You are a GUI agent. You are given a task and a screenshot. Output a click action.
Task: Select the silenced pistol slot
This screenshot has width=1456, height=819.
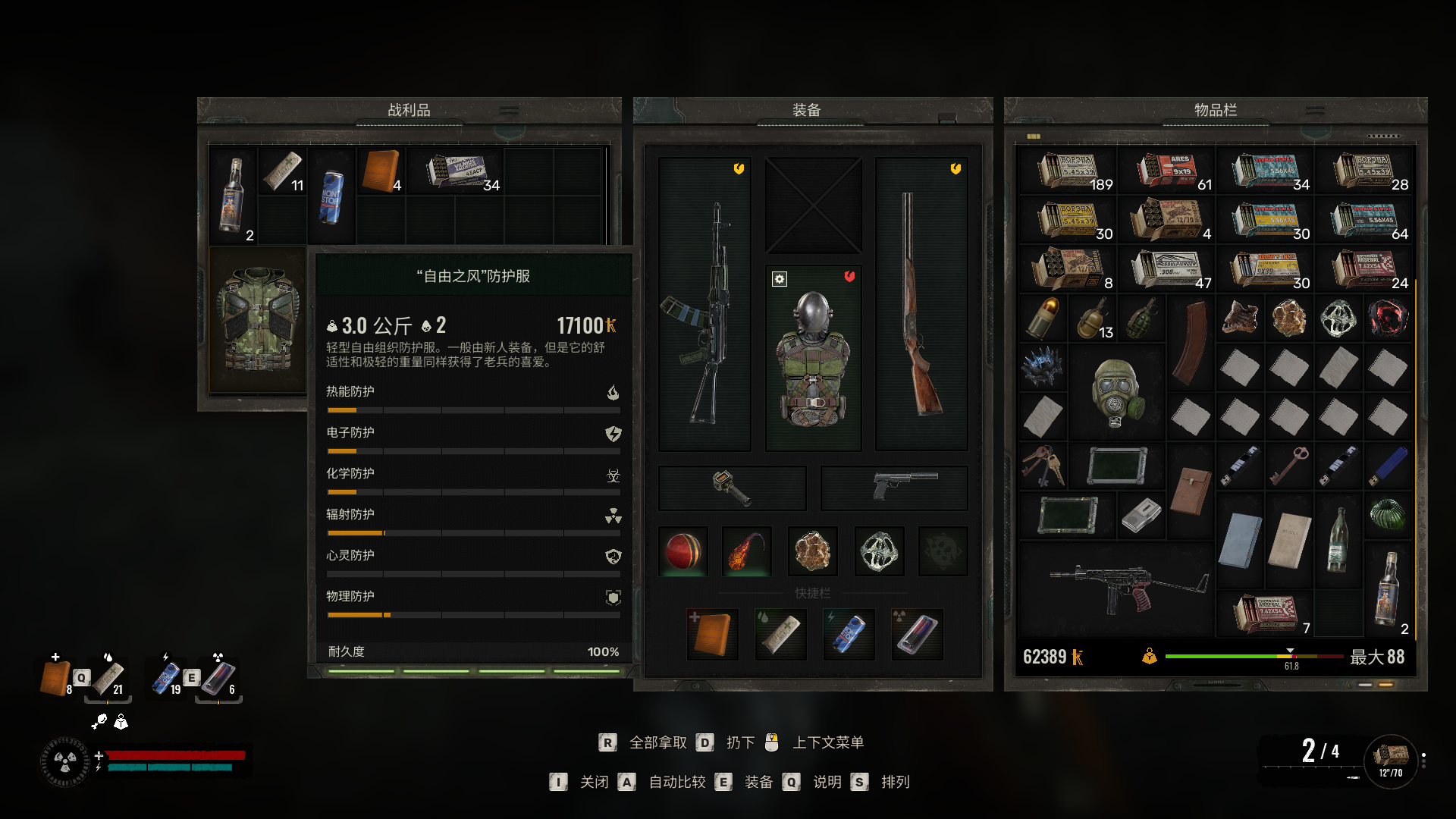tap(894, 488)
